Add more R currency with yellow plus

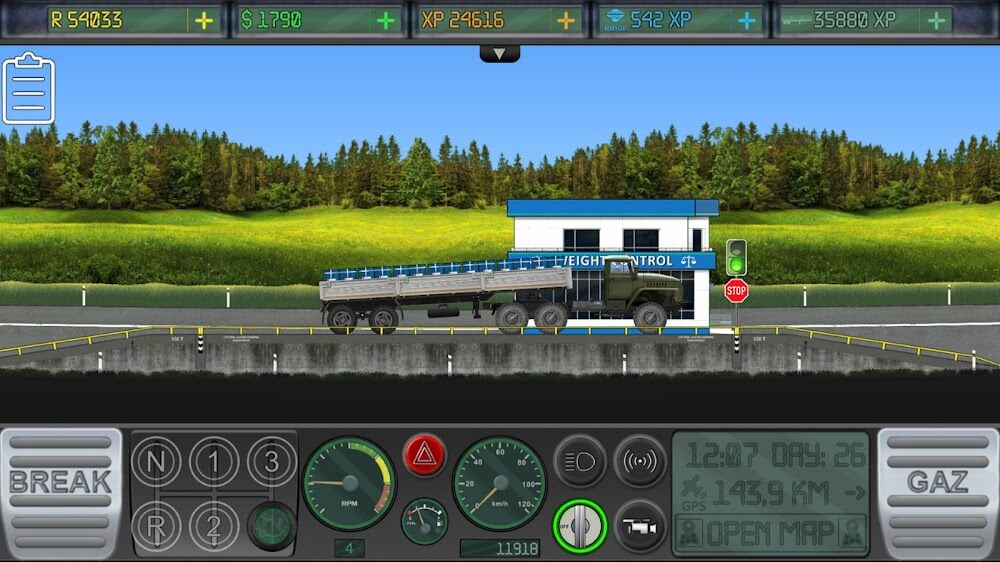click(204, 20)
